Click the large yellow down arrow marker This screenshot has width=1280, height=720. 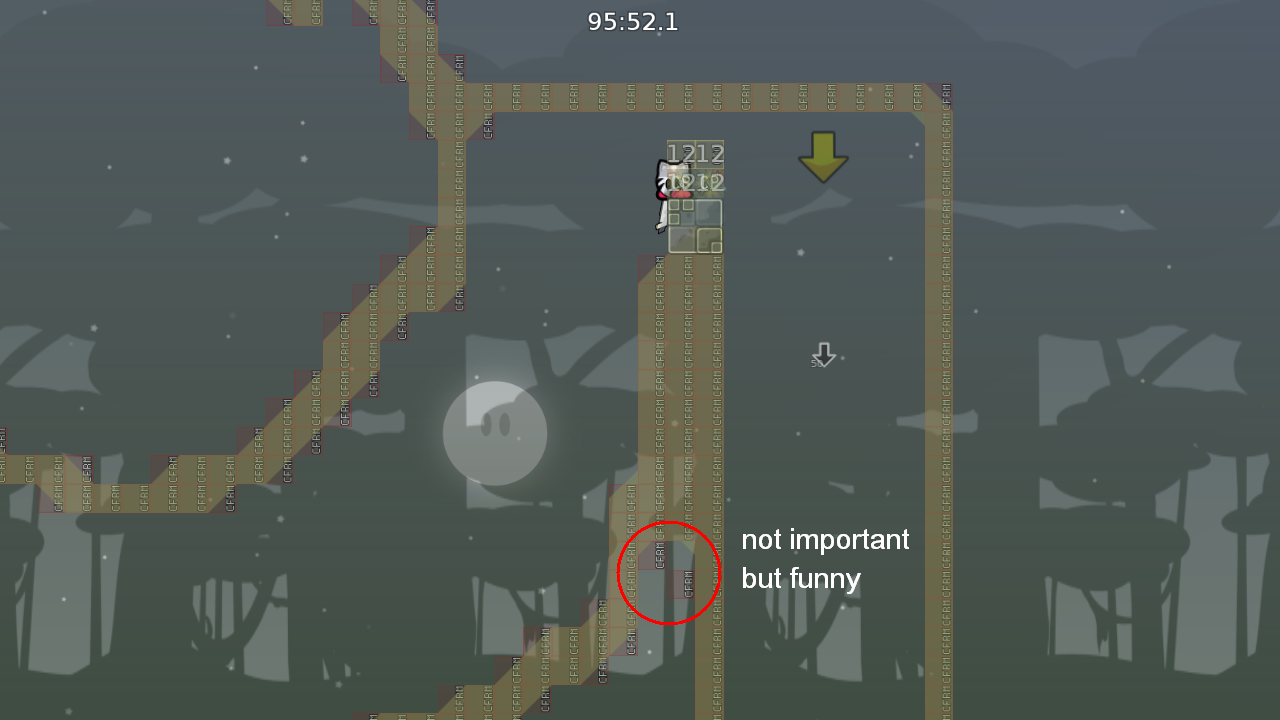[823, 158]
